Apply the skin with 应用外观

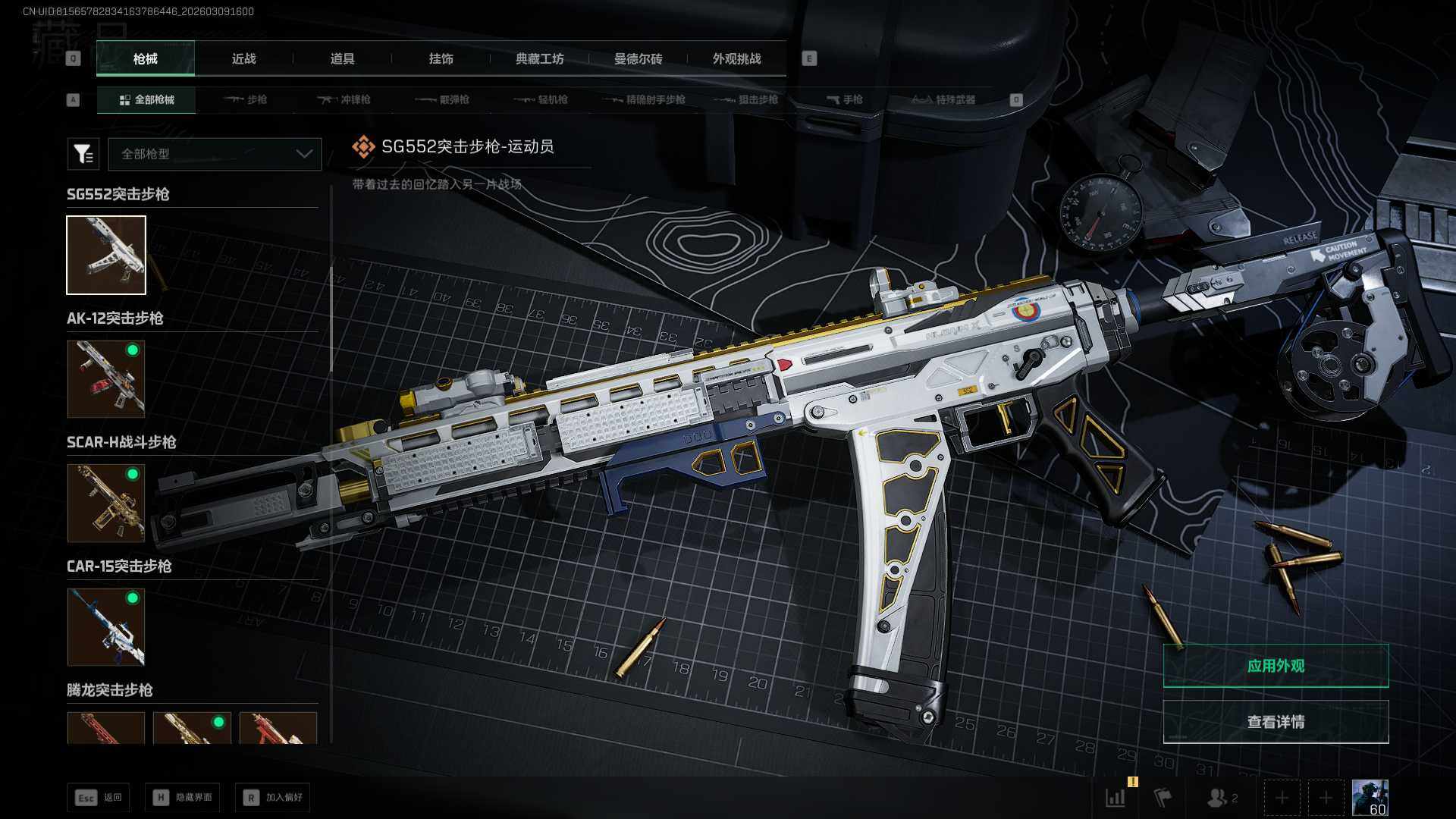(x=1276, y=666)
